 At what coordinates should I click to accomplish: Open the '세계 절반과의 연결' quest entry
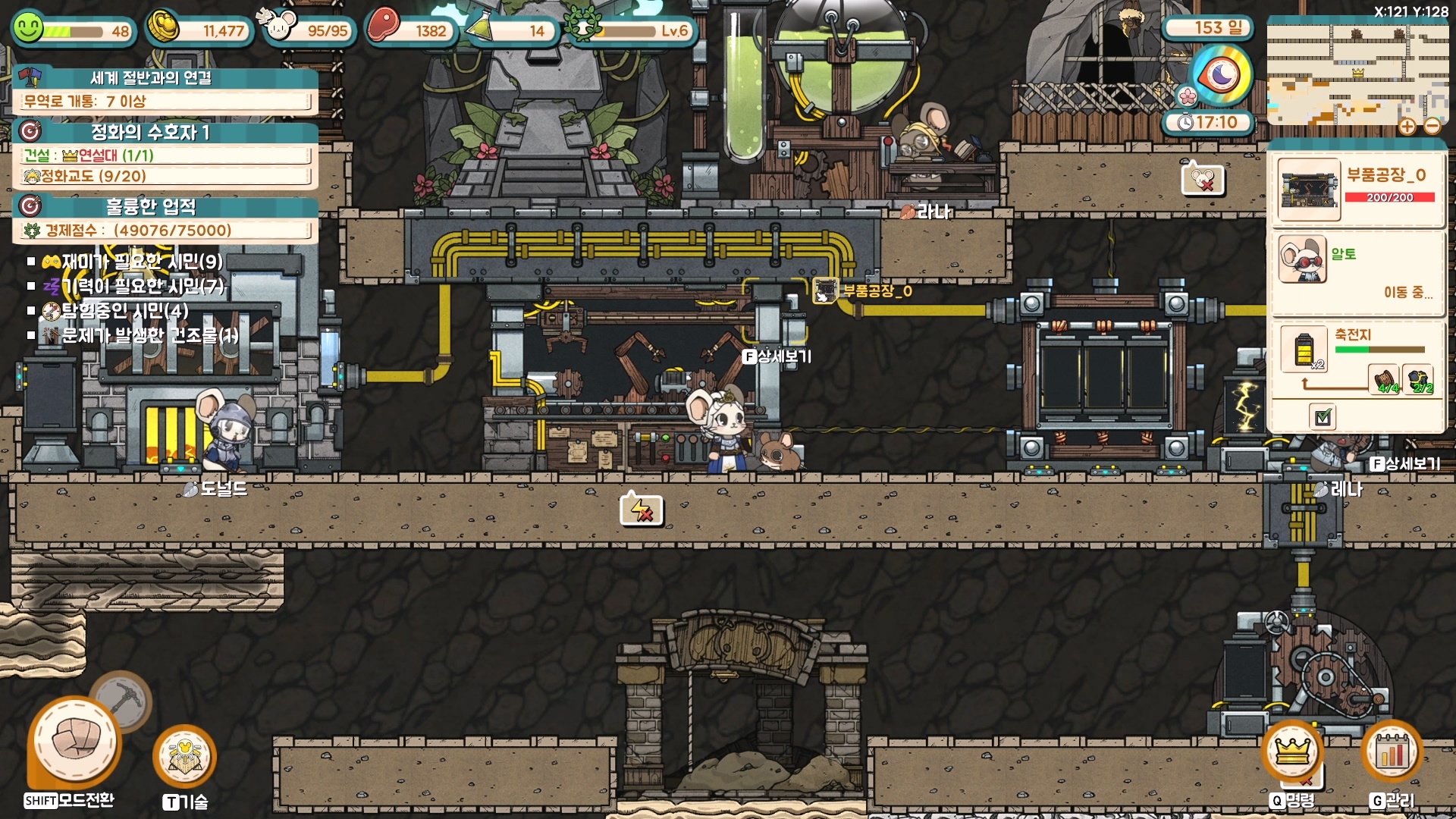click(x=151, y=77)
